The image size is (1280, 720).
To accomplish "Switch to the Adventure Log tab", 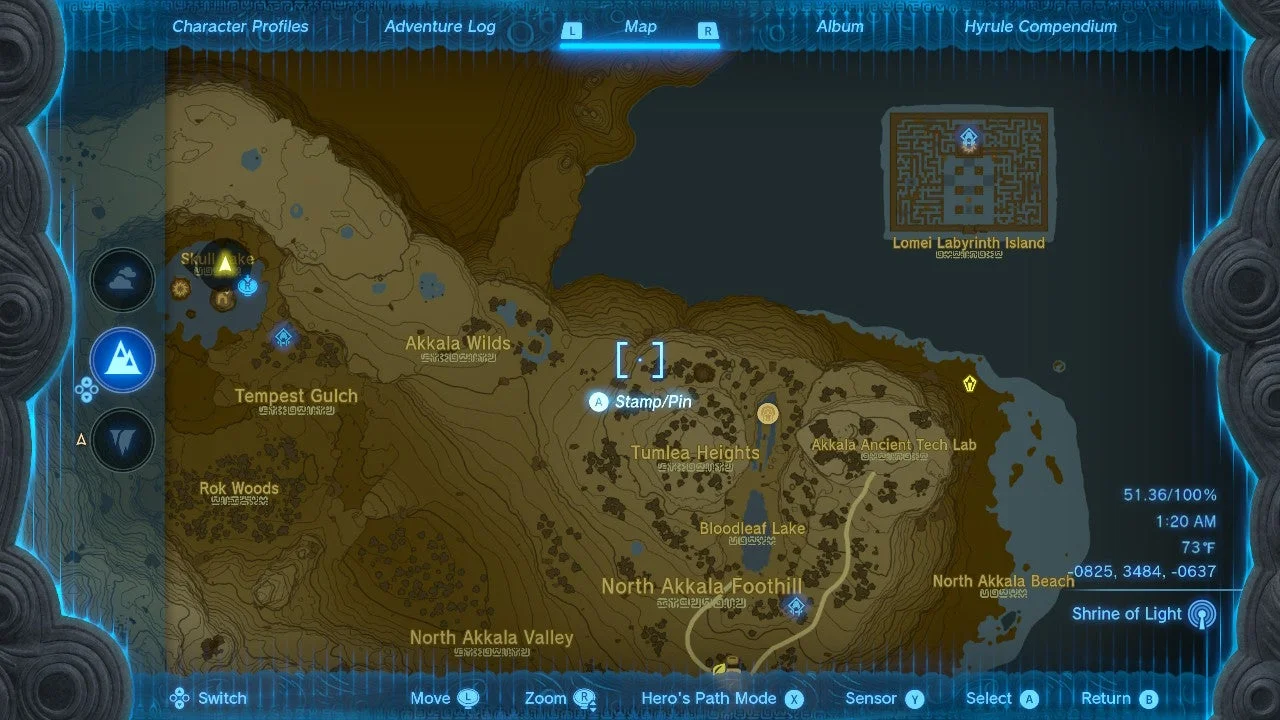I will pyautogui.click(x=440, y=26).
